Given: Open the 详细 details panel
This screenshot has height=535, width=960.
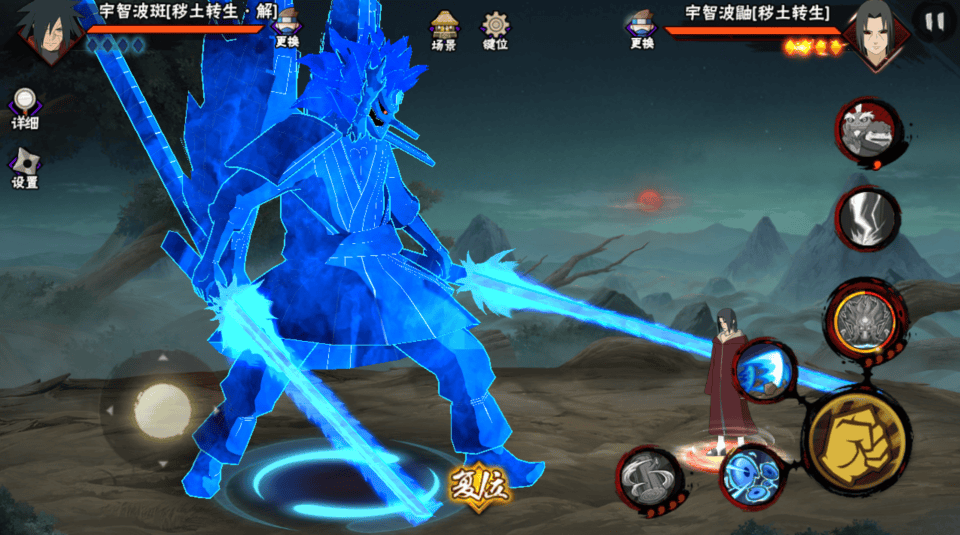Looking at the screenshot, I should (25, 107).
